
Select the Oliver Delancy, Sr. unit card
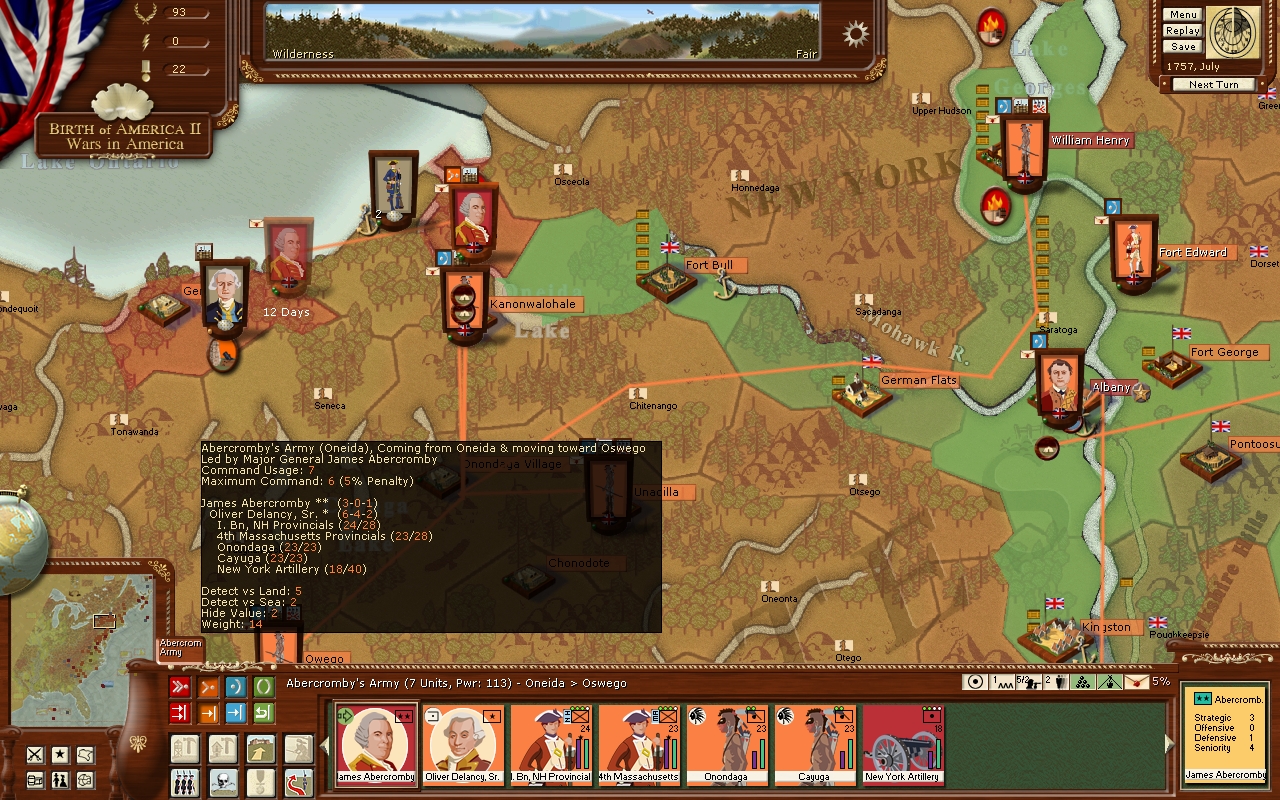pyautogui.click(x=463, y=745)
